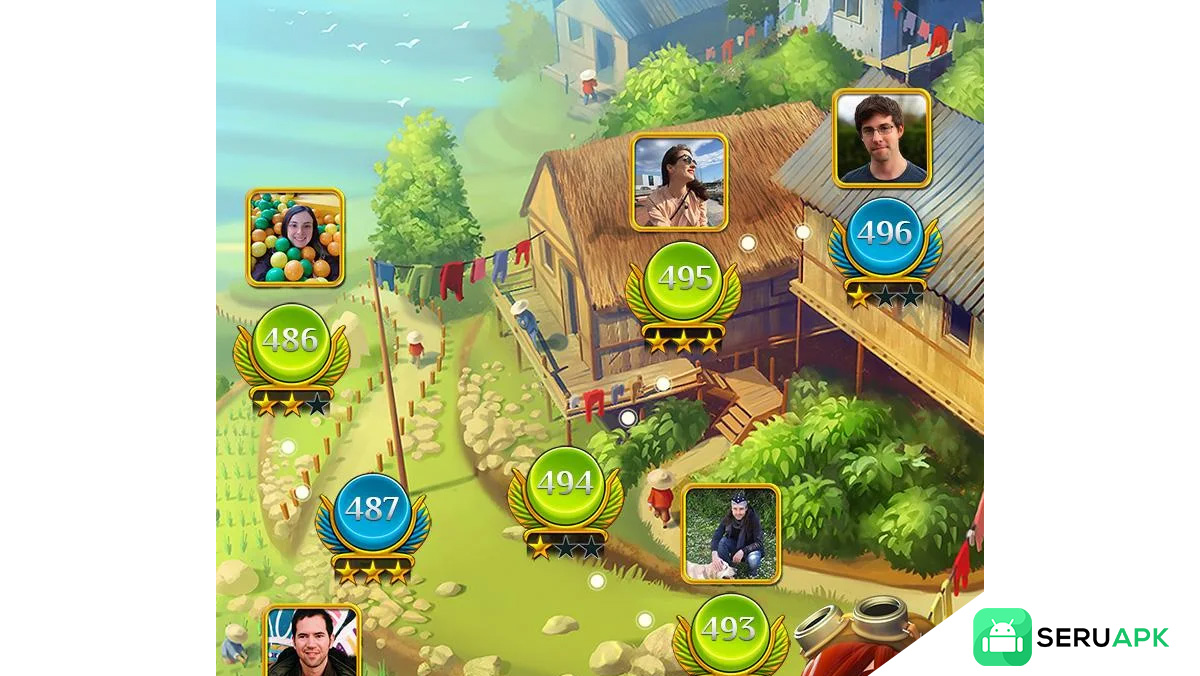Open level 487 blue node
Screen dimensions: 1200x676
pos(372,510)
